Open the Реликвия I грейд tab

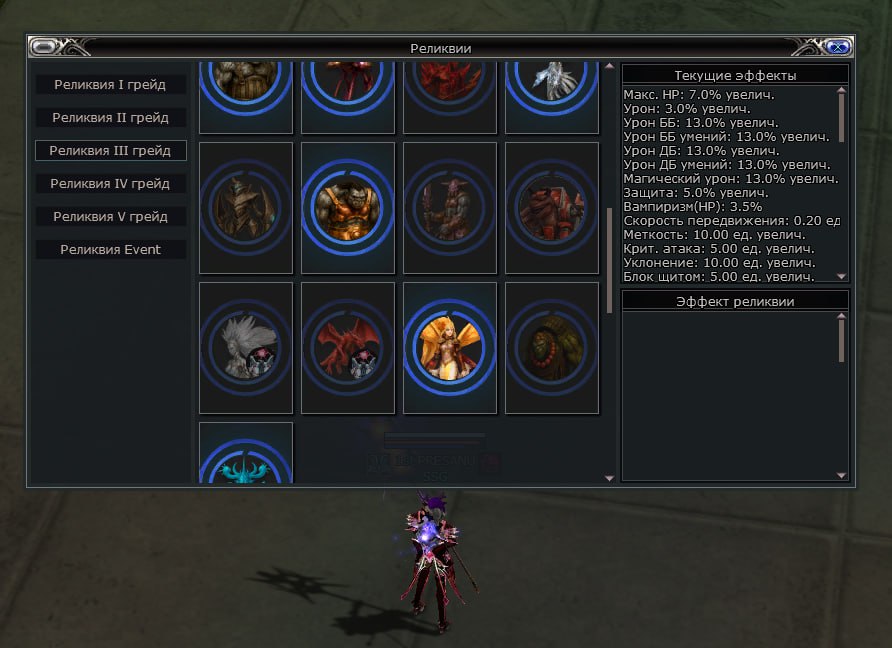tap(110, 85)
